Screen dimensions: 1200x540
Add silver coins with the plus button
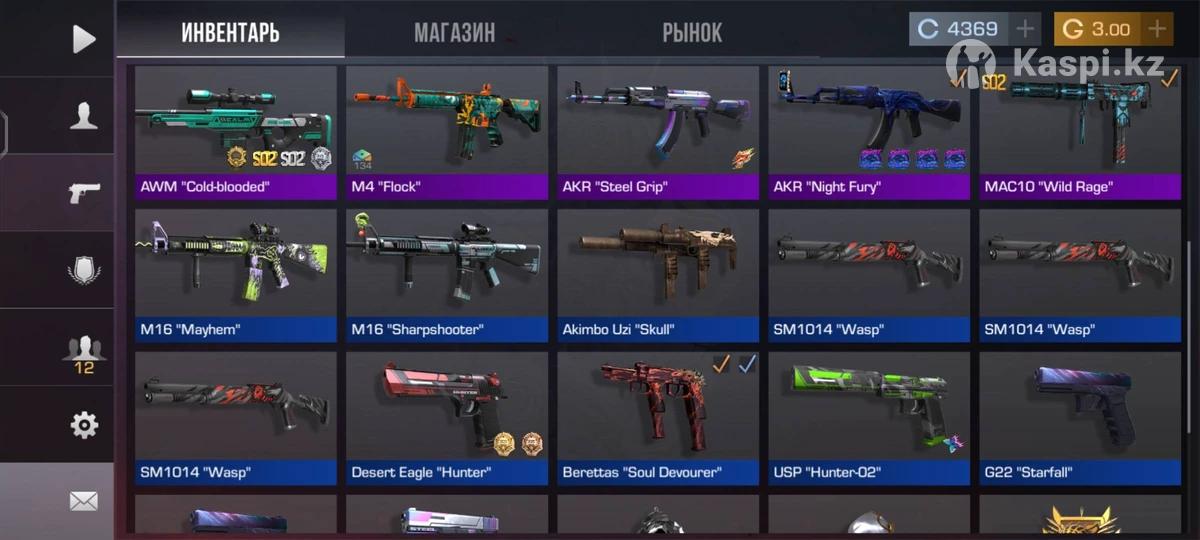click(1025, 29)
